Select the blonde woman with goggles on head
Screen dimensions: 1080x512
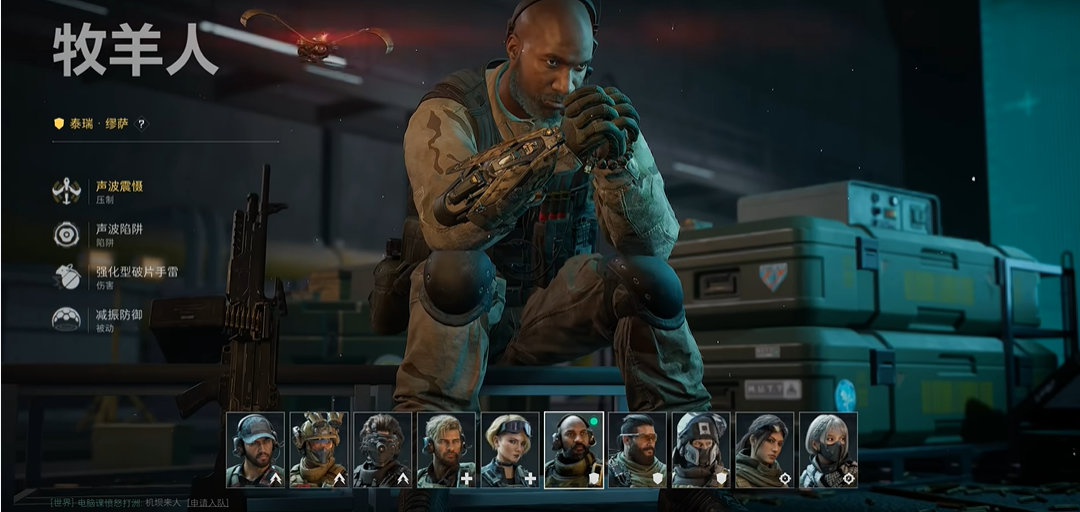510,450
